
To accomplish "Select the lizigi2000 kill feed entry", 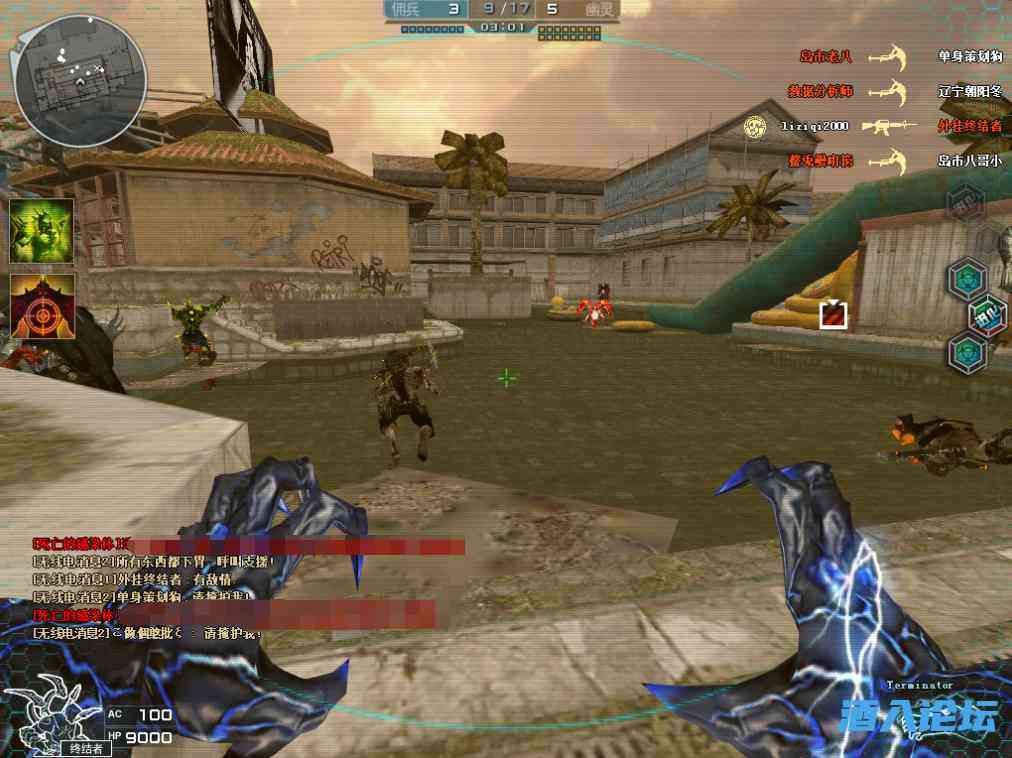I will [816, 127].
